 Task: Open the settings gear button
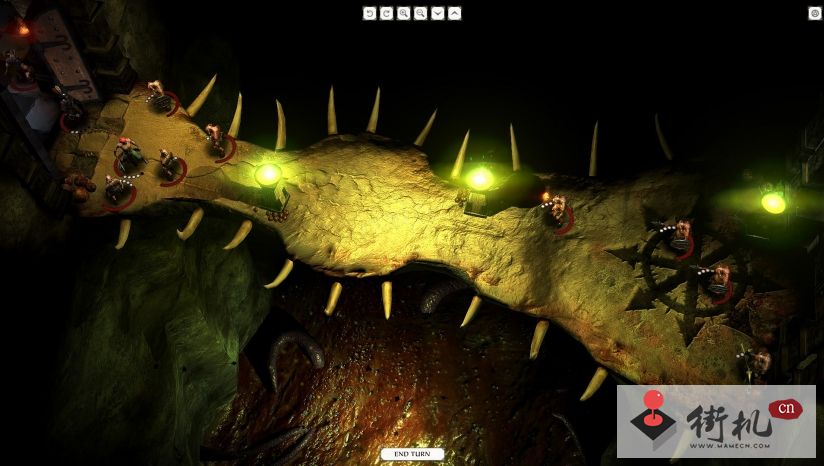point(814,13)
